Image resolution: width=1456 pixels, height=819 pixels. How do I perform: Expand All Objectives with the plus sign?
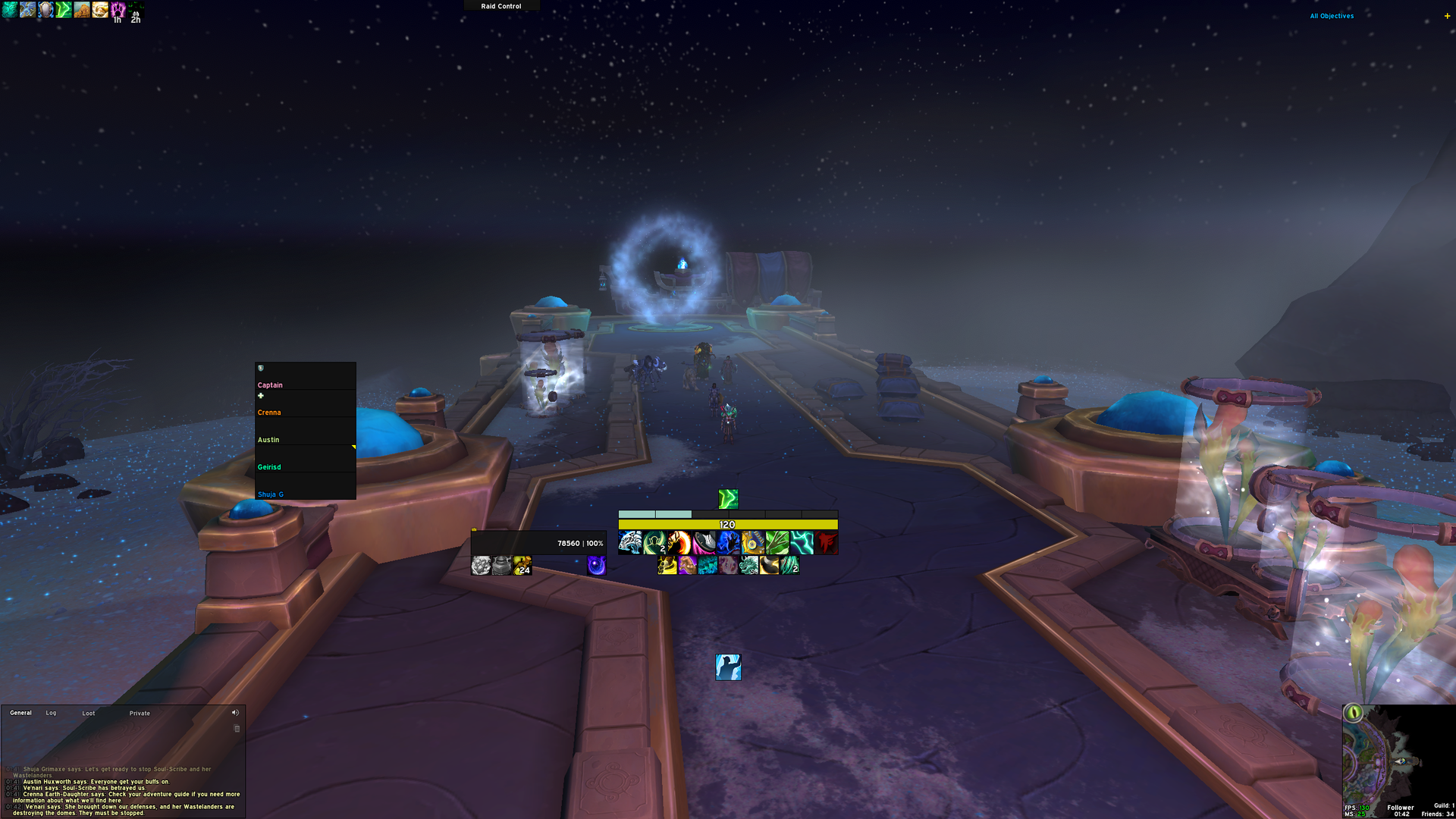pyautogui.click(x=1448, y=15)
